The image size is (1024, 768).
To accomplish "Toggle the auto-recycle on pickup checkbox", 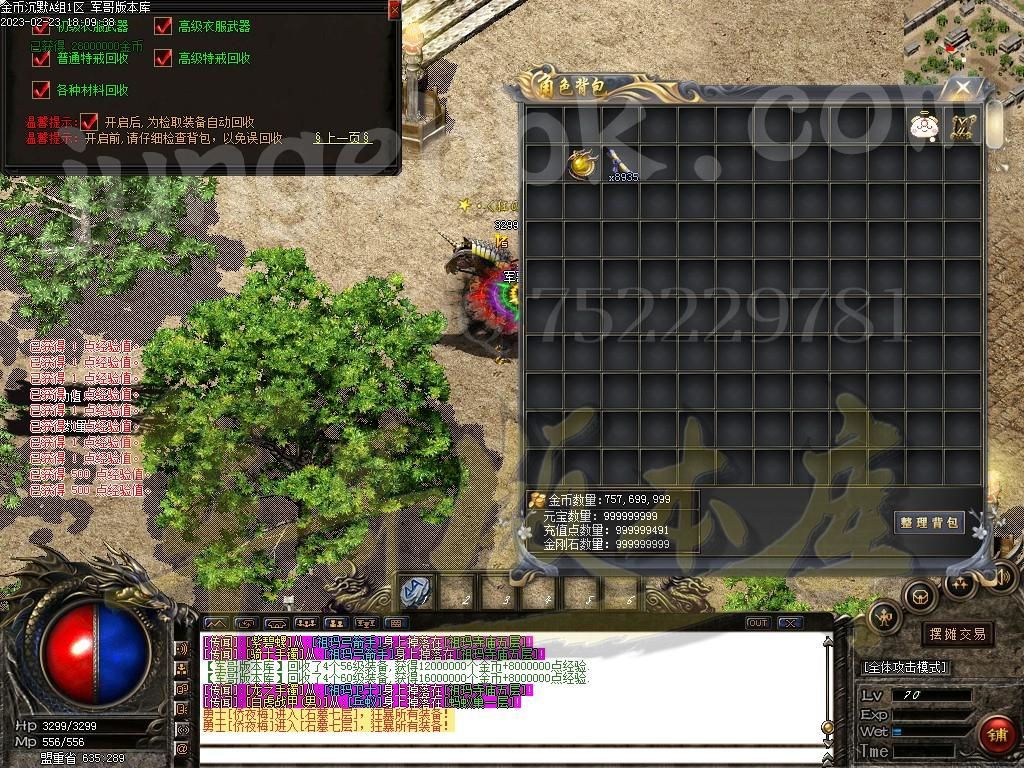I will tap(89, 121).
